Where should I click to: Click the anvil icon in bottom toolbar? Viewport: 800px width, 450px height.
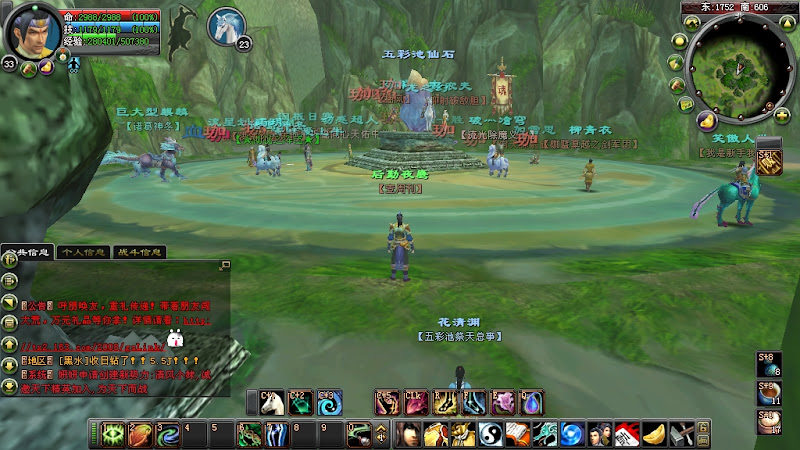(680, 435)
